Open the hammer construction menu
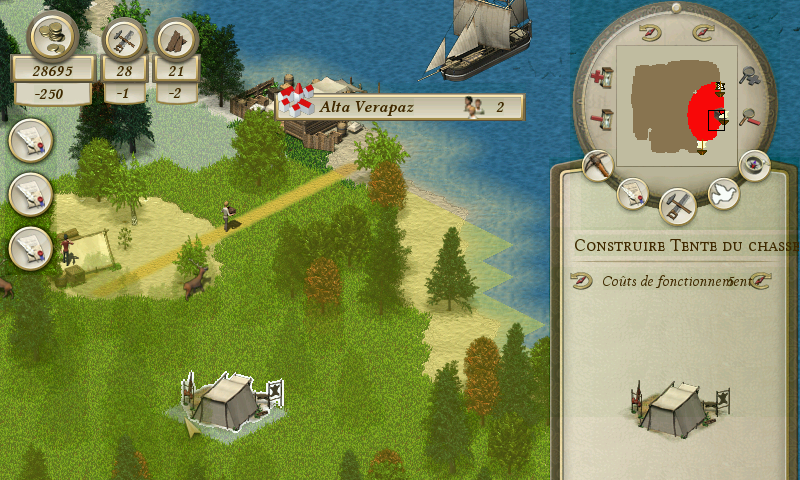The width and height of the screenshot is (800, 480). click(x=678, y=206)
